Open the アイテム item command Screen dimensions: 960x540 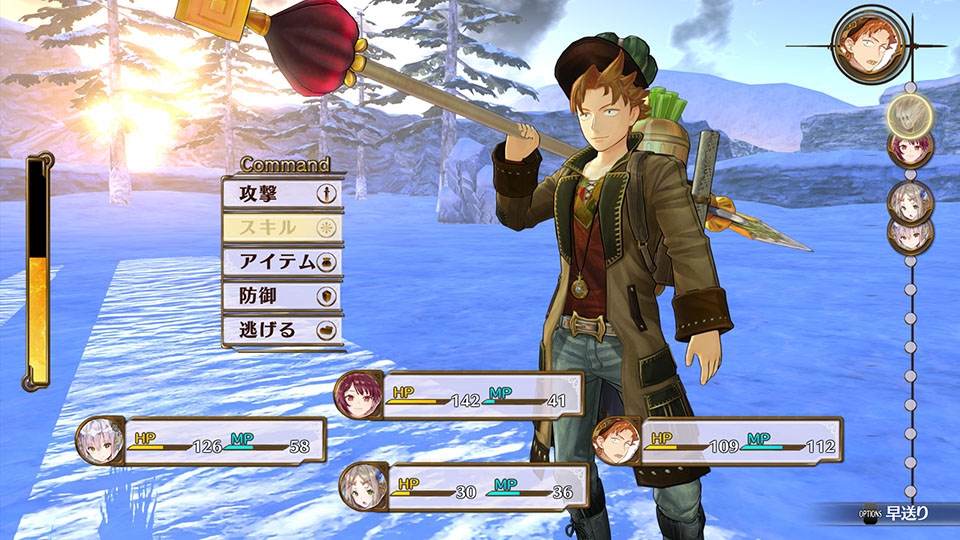[x=282, y=261]
